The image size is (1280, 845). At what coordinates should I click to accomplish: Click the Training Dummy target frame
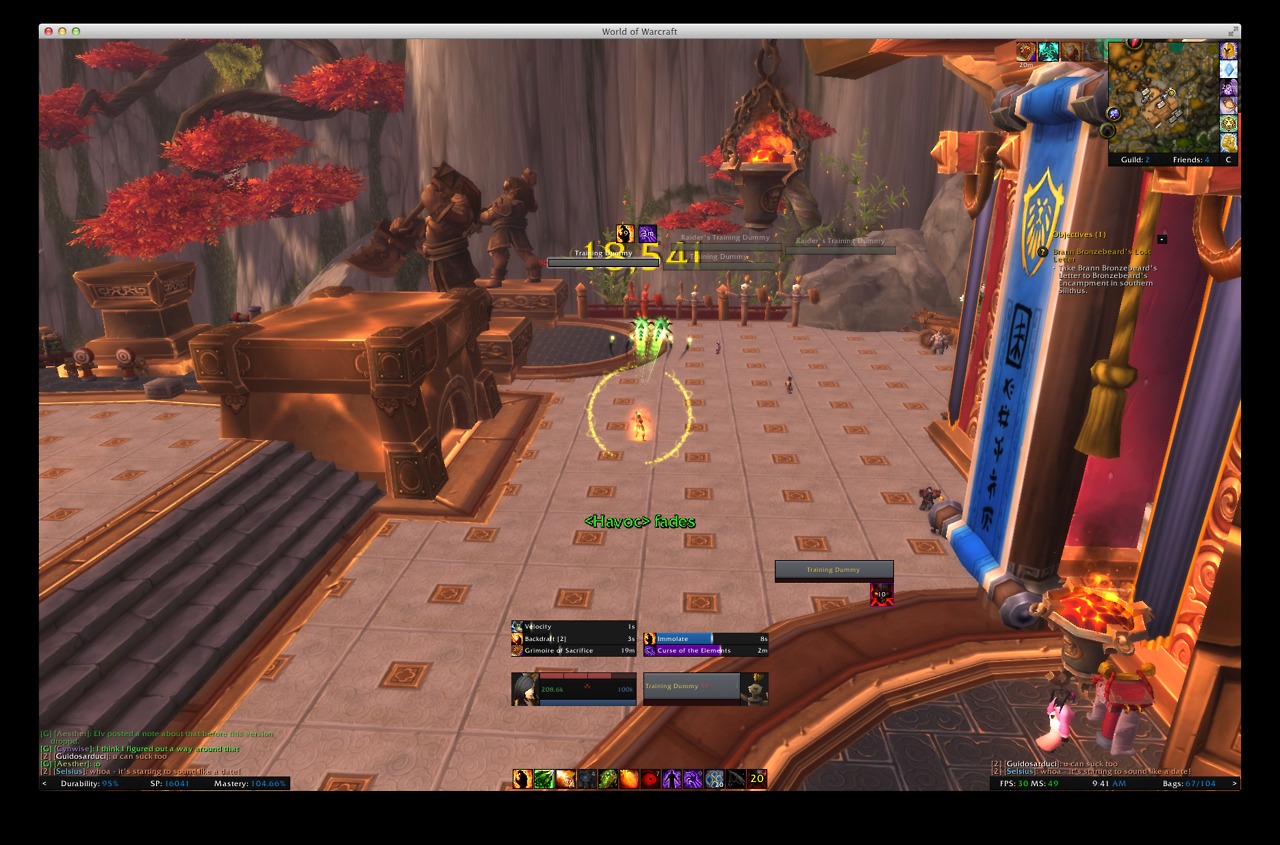(x=705, y=689)
